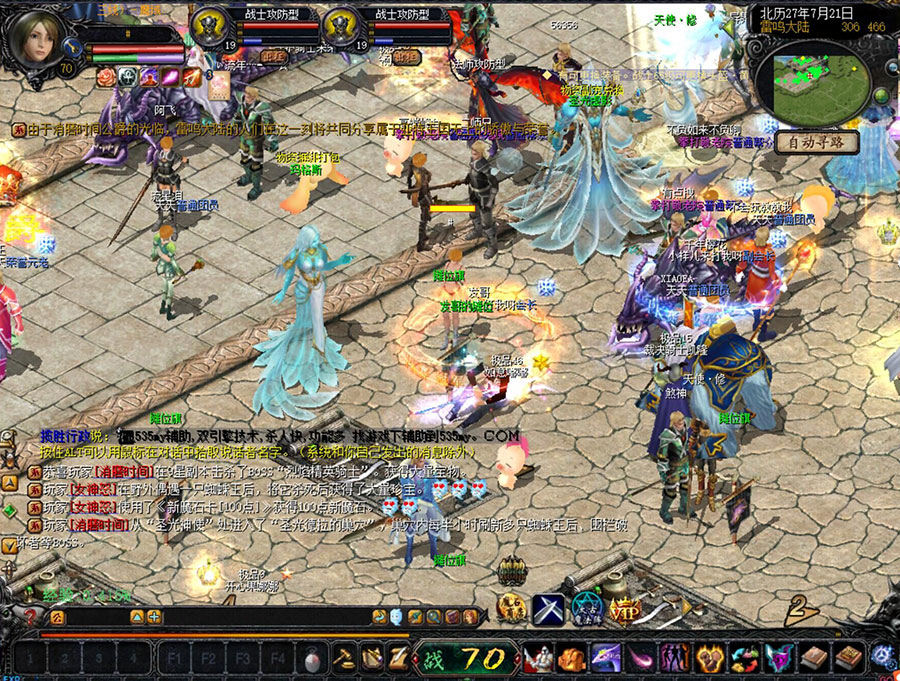
Task: Activate the purple dragon skill icon
Action: click(605, 658)
